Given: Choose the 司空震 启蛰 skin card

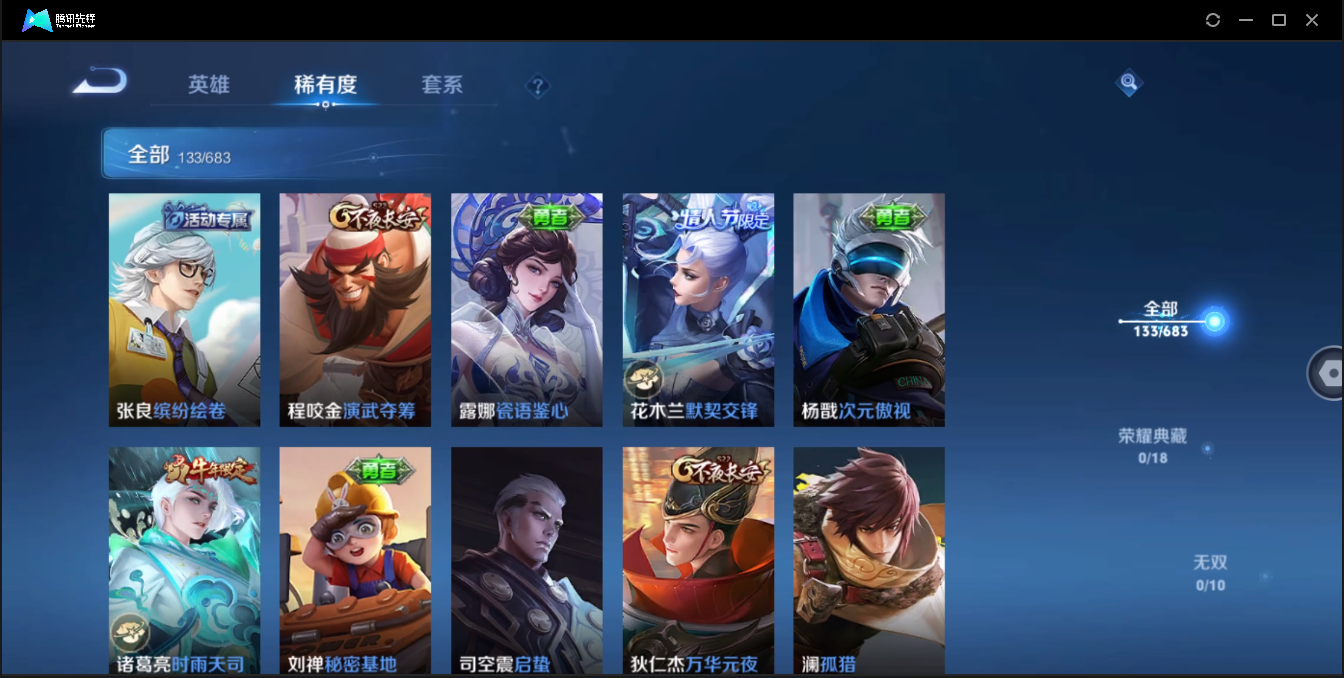Looking at the screenshot, I should (x=526, y=560).
